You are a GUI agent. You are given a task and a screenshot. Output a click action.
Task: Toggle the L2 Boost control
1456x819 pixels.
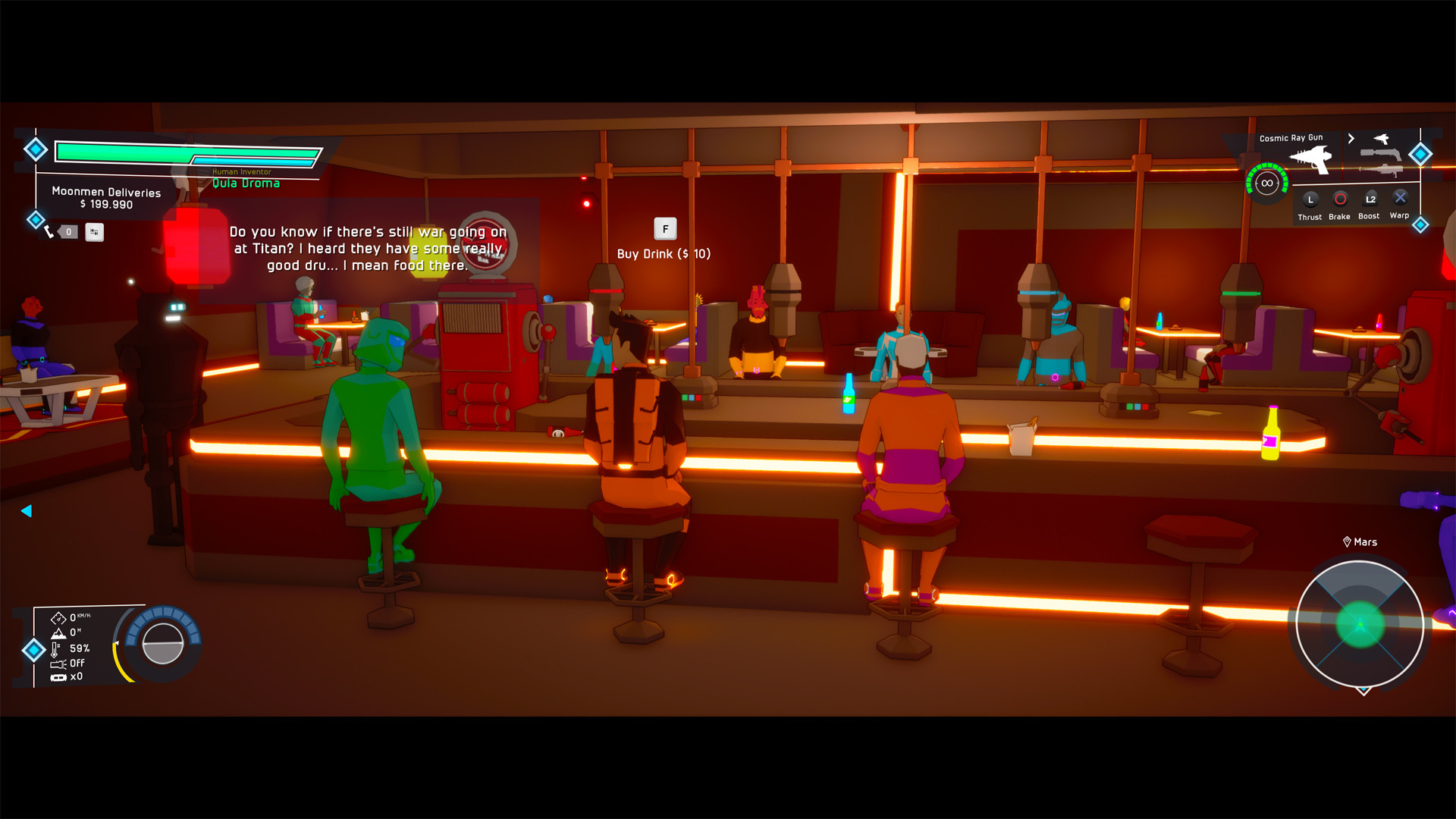click(1370, 200)
